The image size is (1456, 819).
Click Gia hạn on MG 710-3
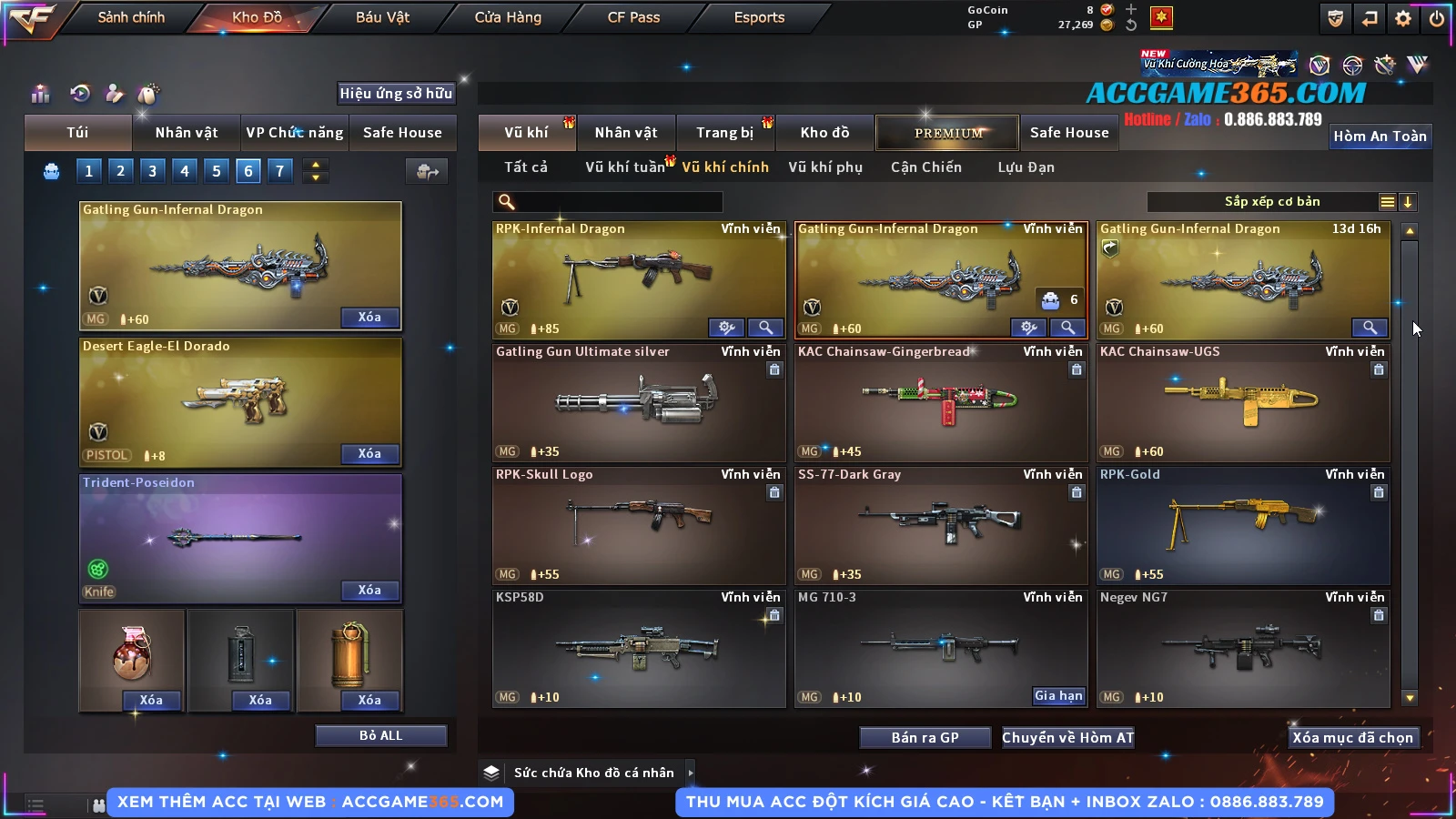pyautogui.click(x=1058, y=696)
